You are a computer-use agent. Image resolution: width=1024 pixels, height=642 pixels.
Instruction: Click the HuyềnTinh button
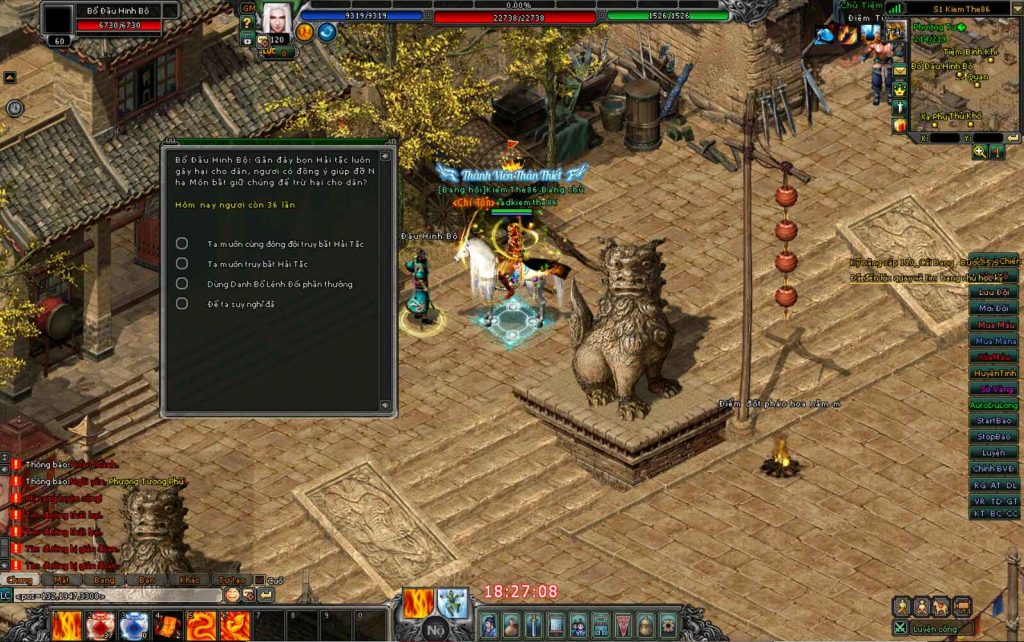click(994, 373)
